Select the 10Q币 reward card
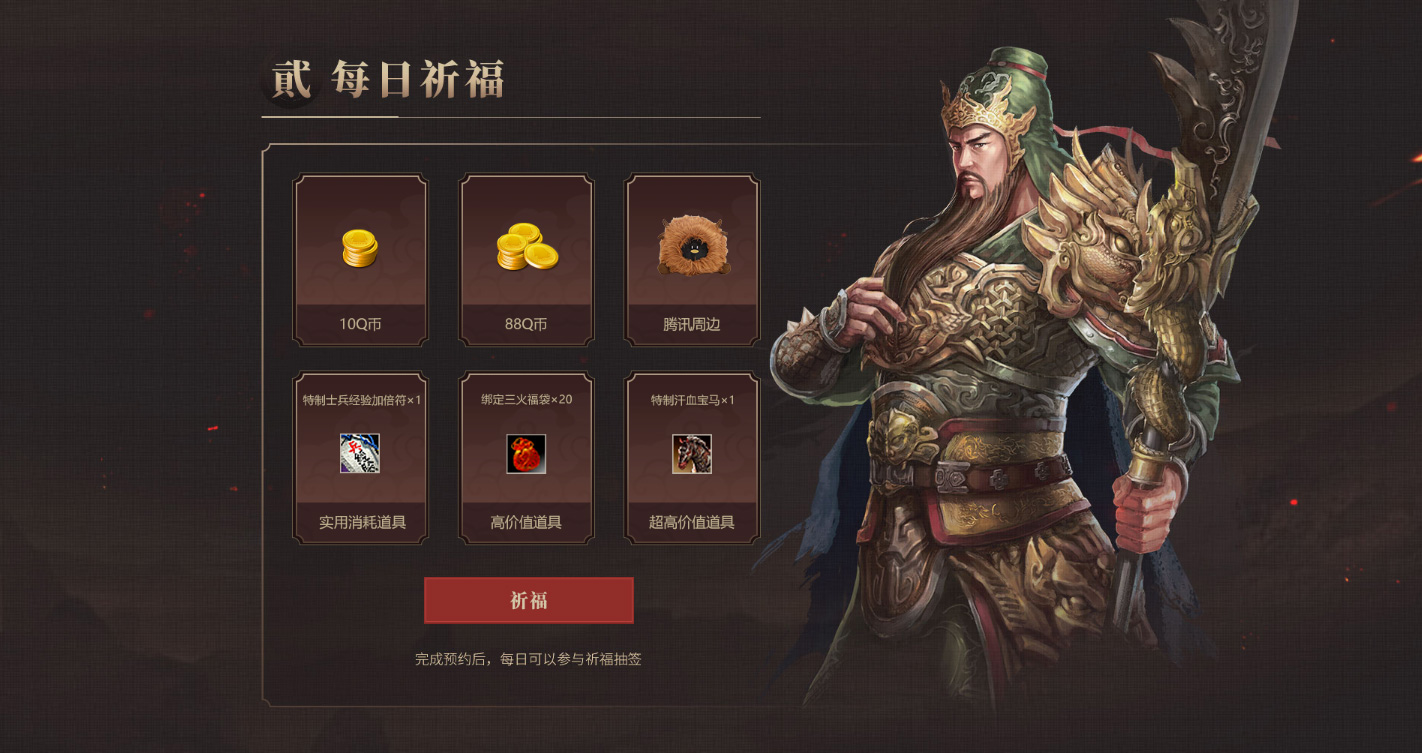Screen dimensions: 1422x753 click(x=360, y=260)
